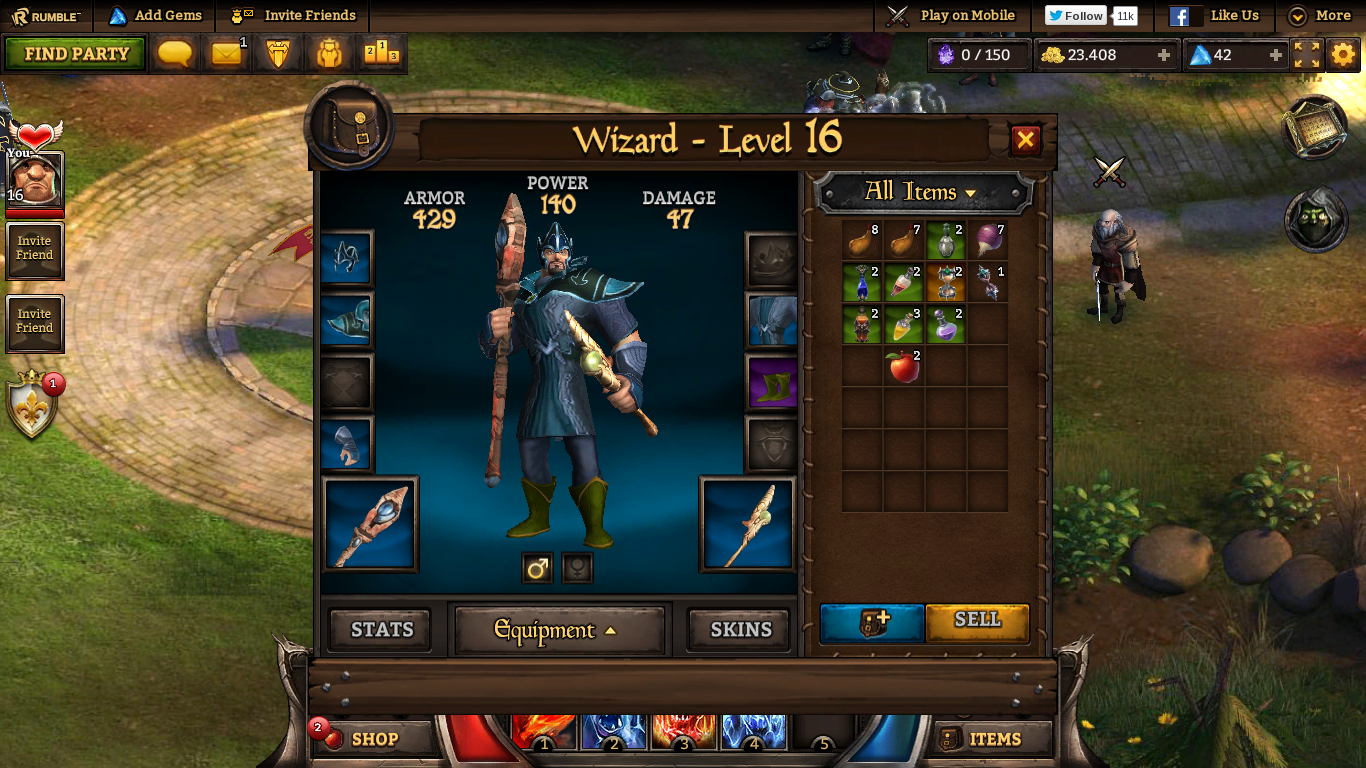
Task: Open the Shop
Action: [373, 739]
